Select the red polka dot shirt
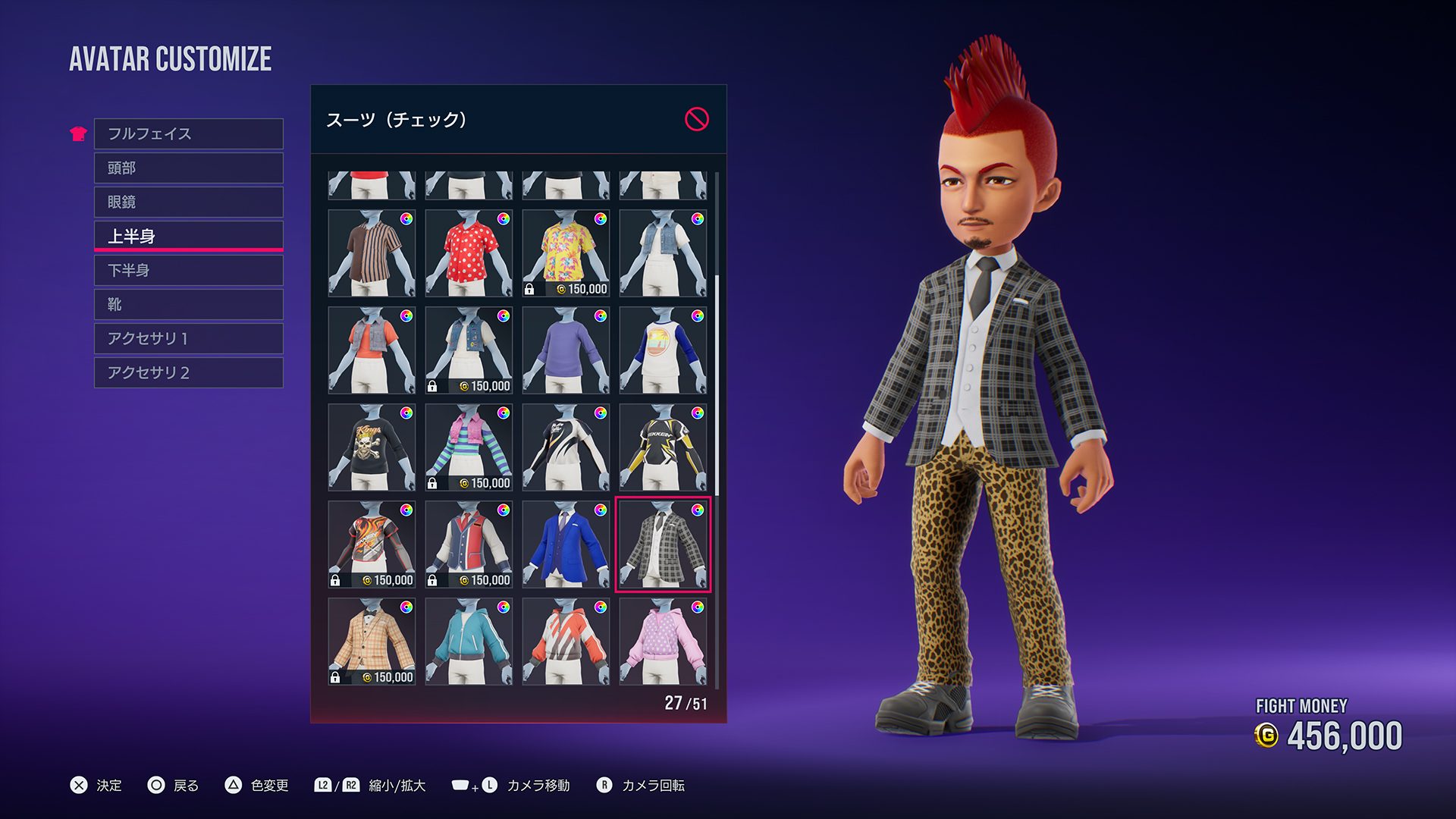This screenshot has width=1456, height=819. (x=468, y=253)
